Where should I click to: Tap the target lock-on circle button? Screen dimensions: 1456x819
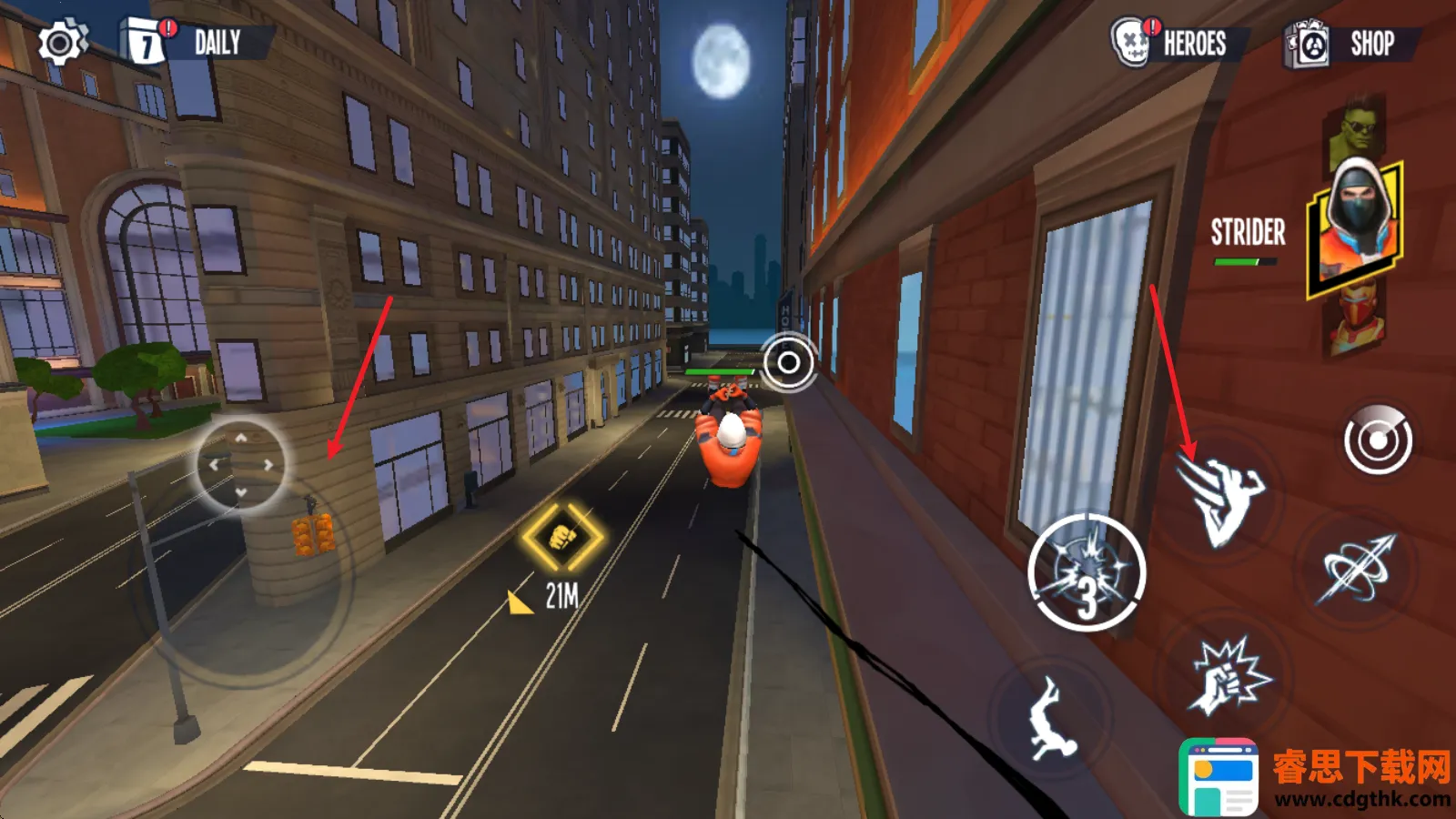pyautogui.click(x=1378, y=441)
